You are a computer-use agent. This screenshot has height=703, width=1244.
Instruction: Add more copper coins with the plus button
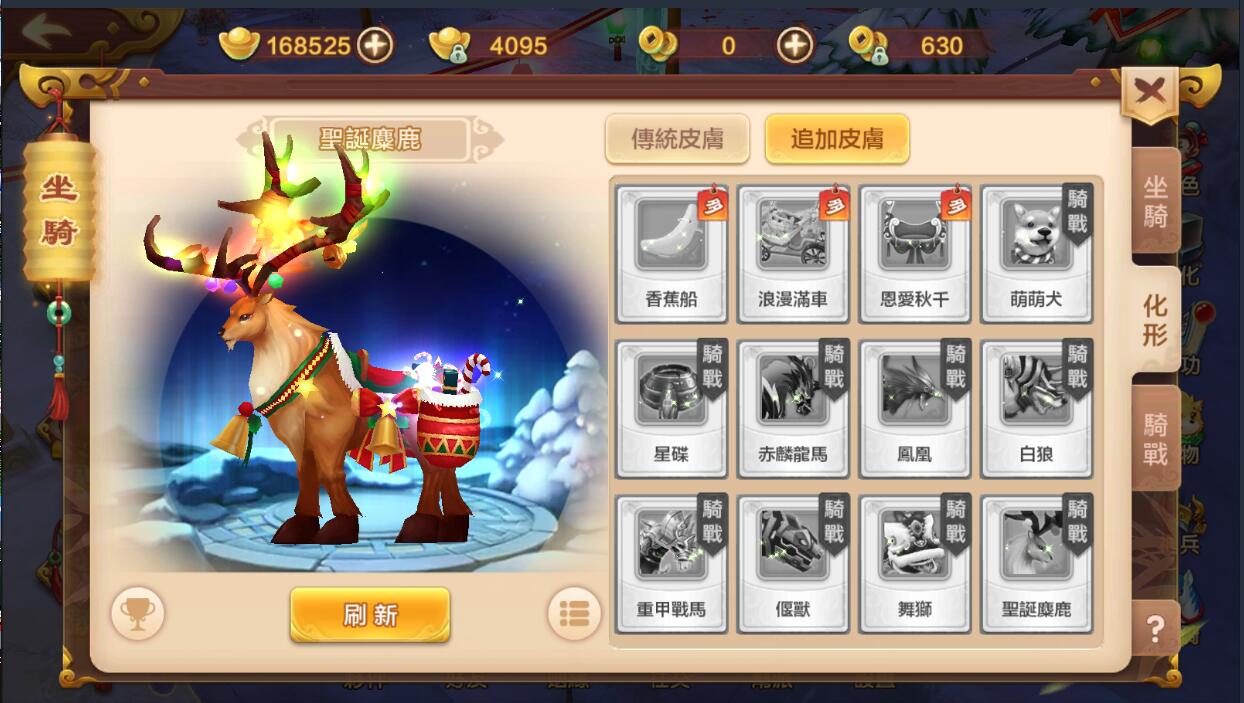(x=795, y=44)
